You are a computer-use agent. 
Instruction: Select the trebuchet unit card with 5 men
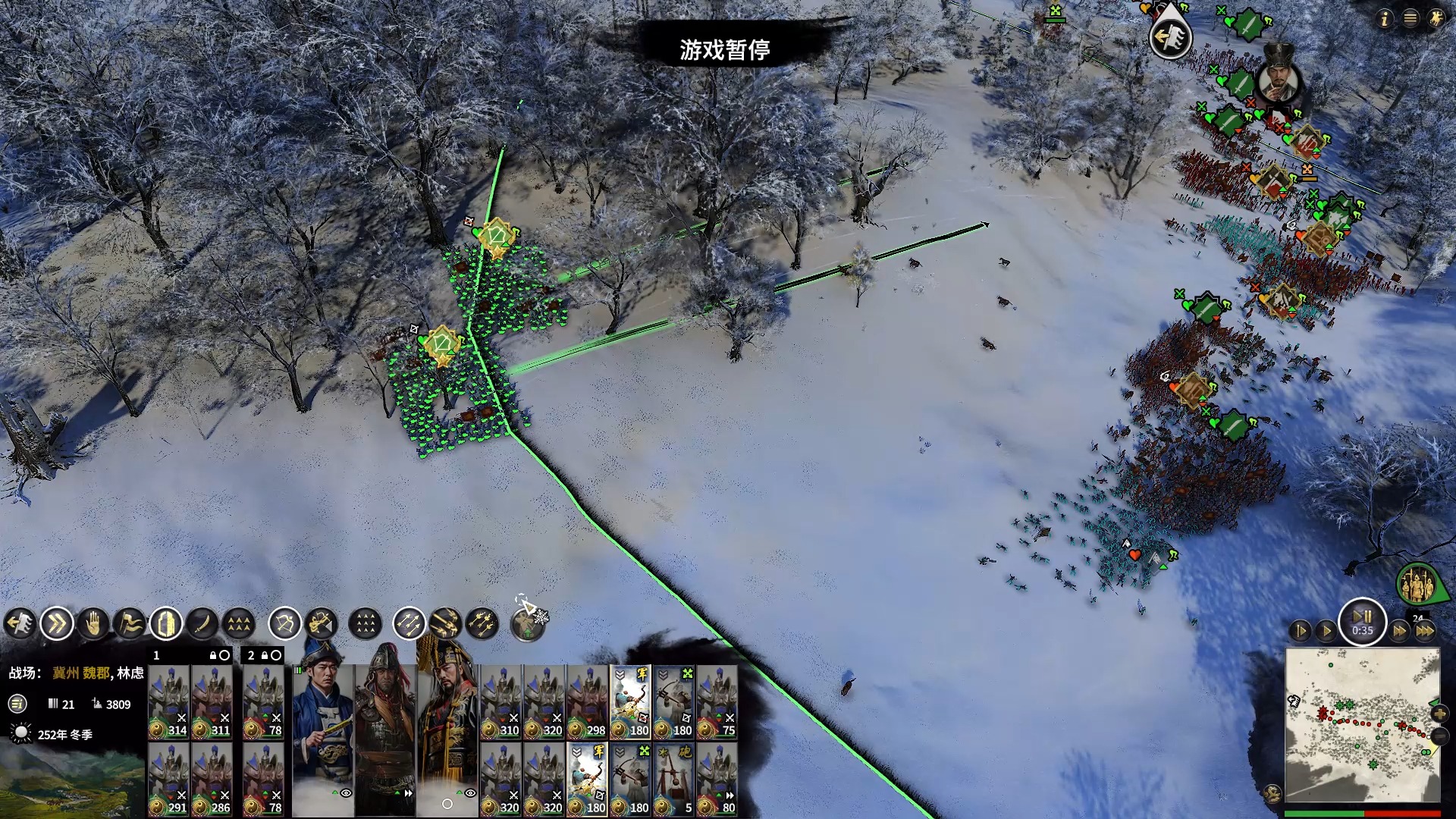pyautogui.click(x=673, y=779)
